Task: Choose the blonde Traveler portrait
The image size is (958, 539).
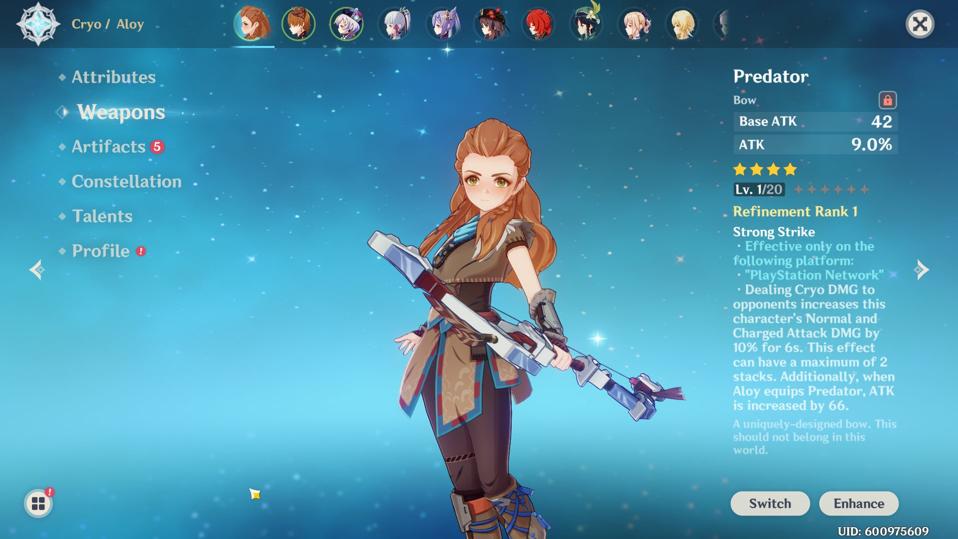Action: coord(683,23)
